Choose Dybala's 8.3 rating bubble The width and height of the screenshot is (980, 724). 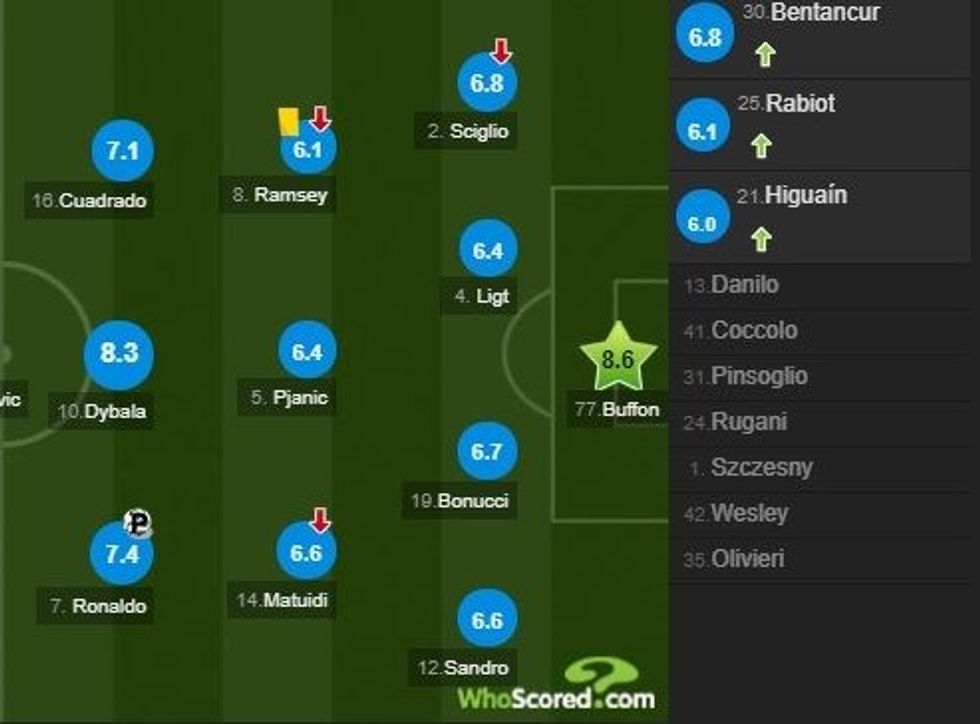[118, 352]
